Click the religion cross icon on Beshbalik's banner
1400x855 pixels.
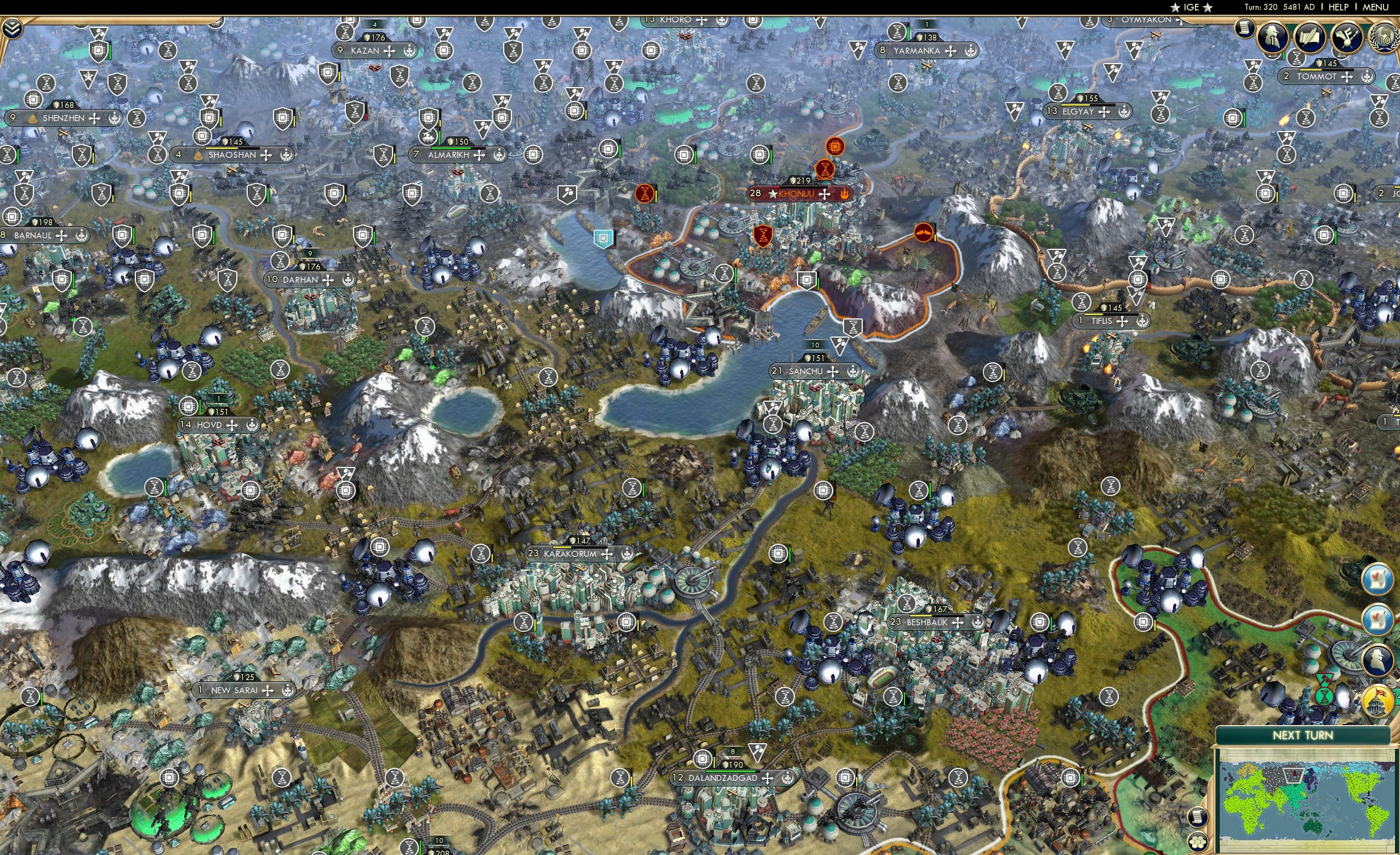[x=957, y=622]
